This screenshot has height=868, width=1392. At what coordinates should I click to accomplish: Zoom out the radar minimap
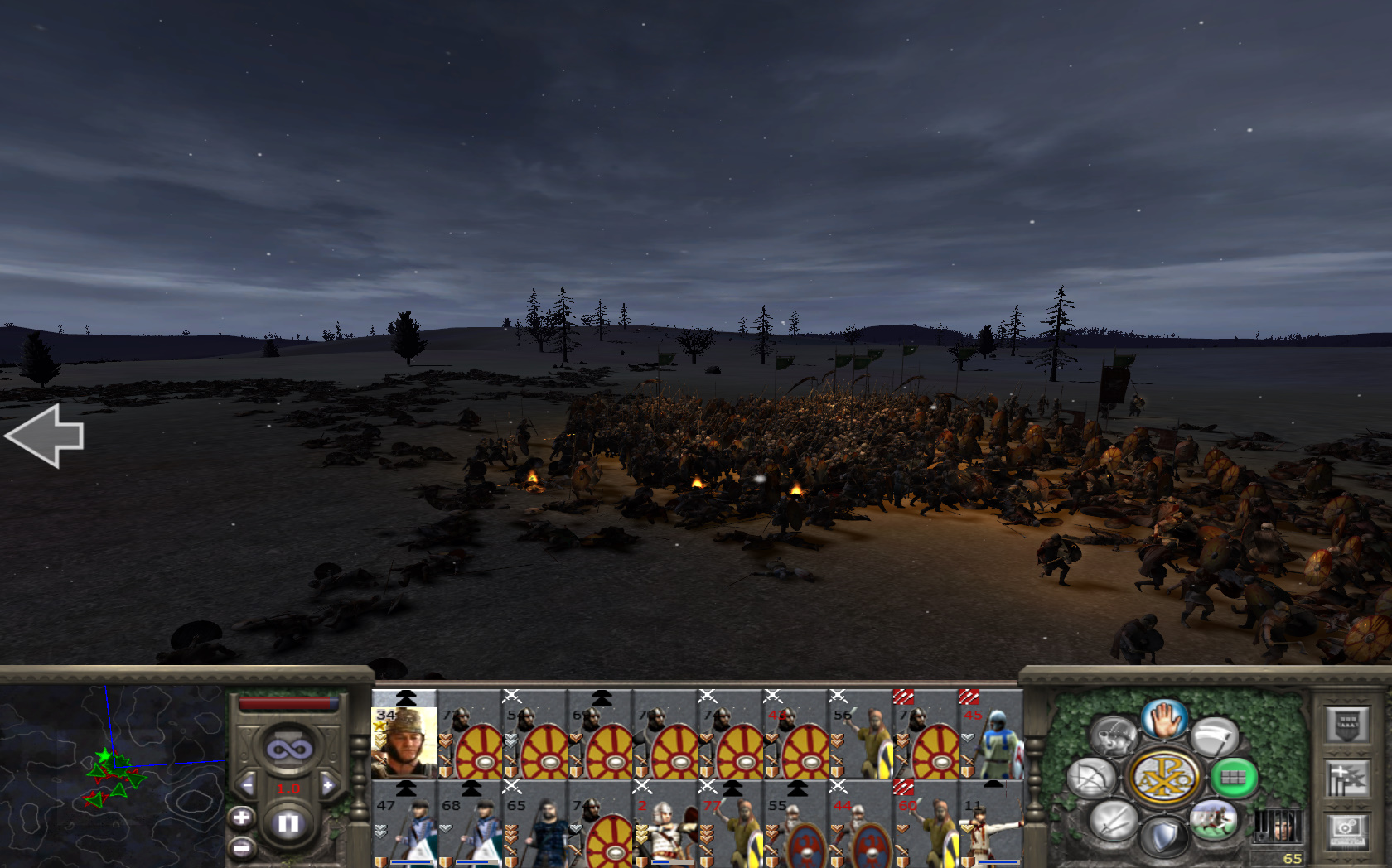[241, 848]
